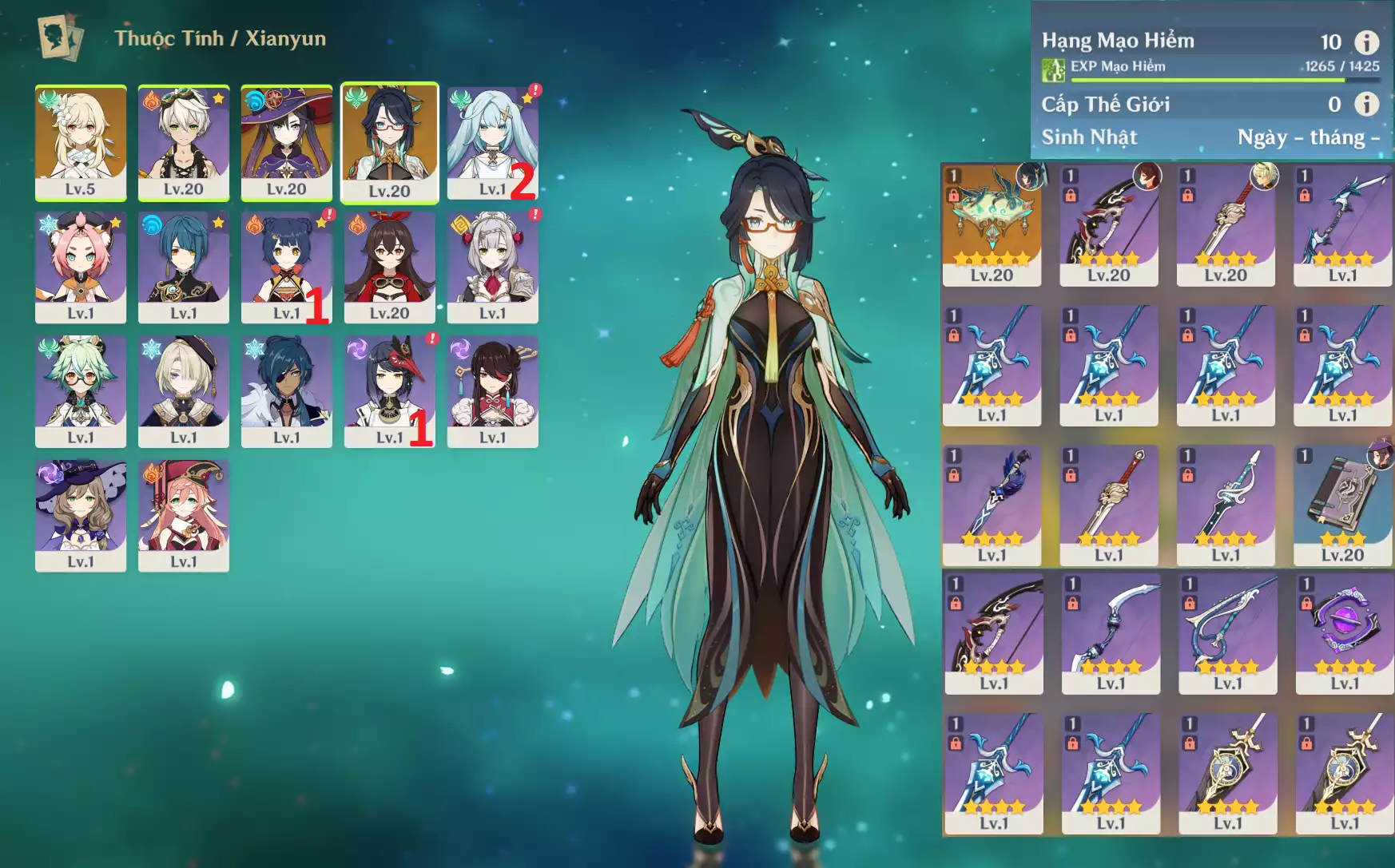Screen dimensions: 1395x868
Task: Choose Diona's pink-haired portrait
Action: pos(81,266)
